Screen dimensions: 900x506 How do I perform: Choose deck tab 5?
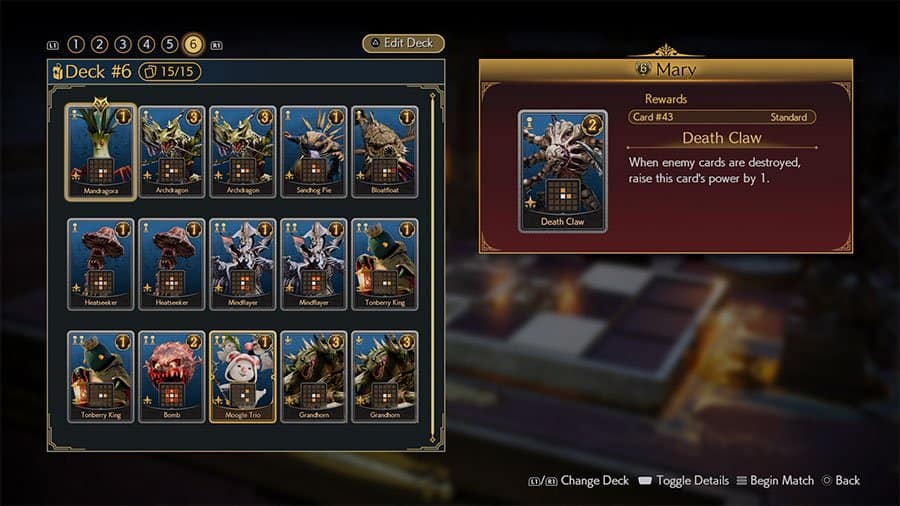(169, 44)
